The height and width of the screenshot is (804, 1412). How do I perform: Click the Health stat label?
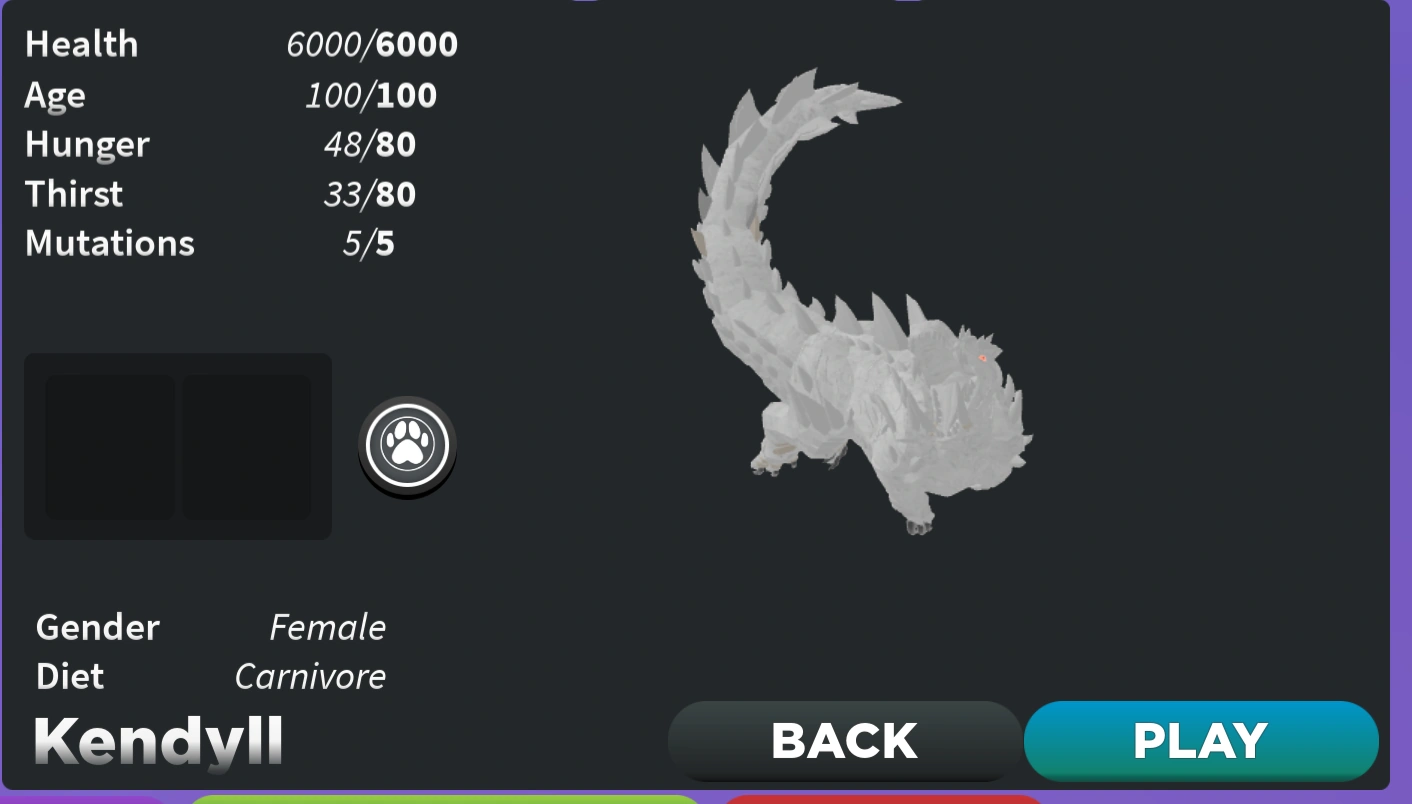pyautogui.click(x=81, y=44)
